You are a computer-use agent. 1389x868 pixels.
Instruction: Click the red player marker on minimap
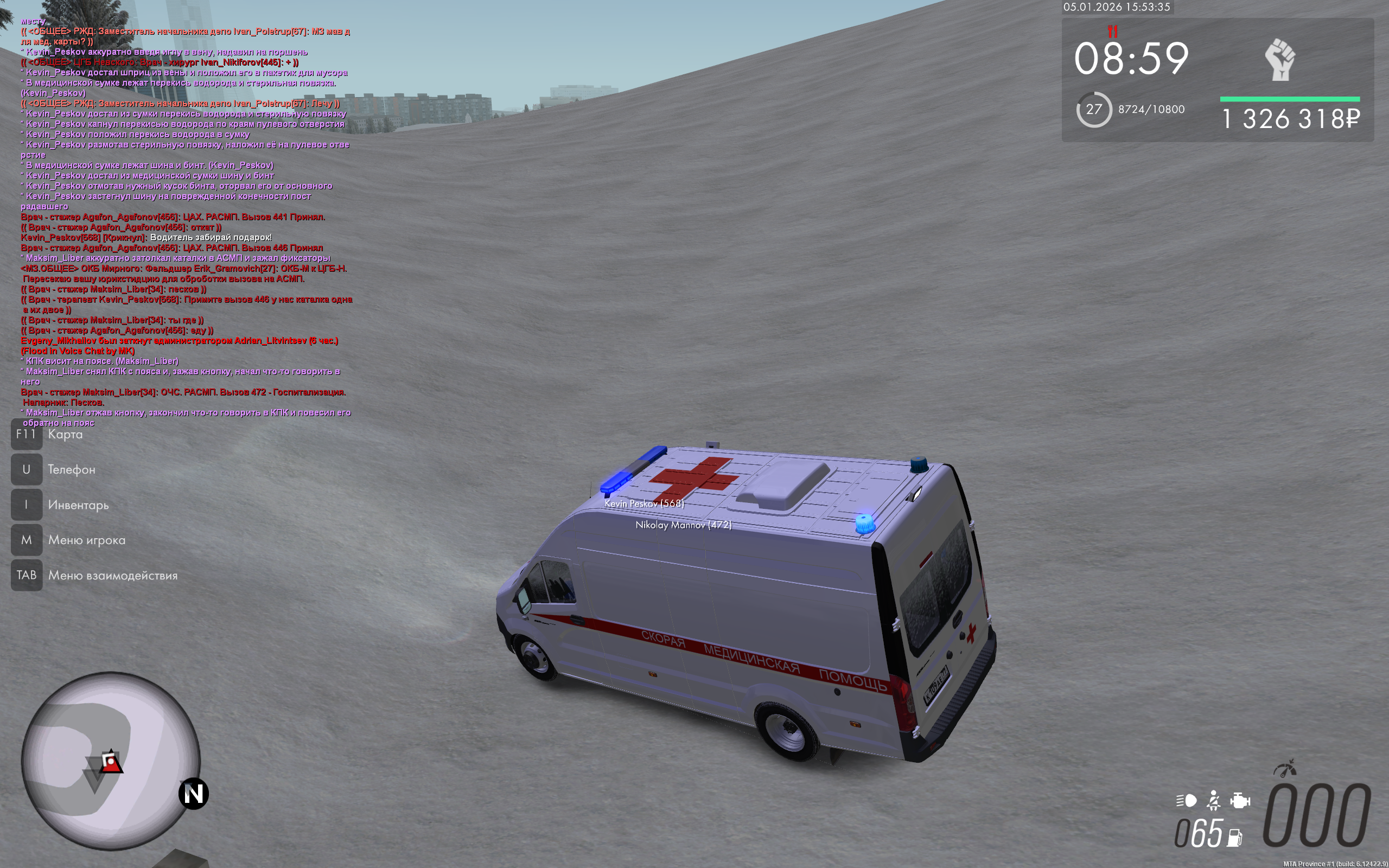tap(110, 762)
